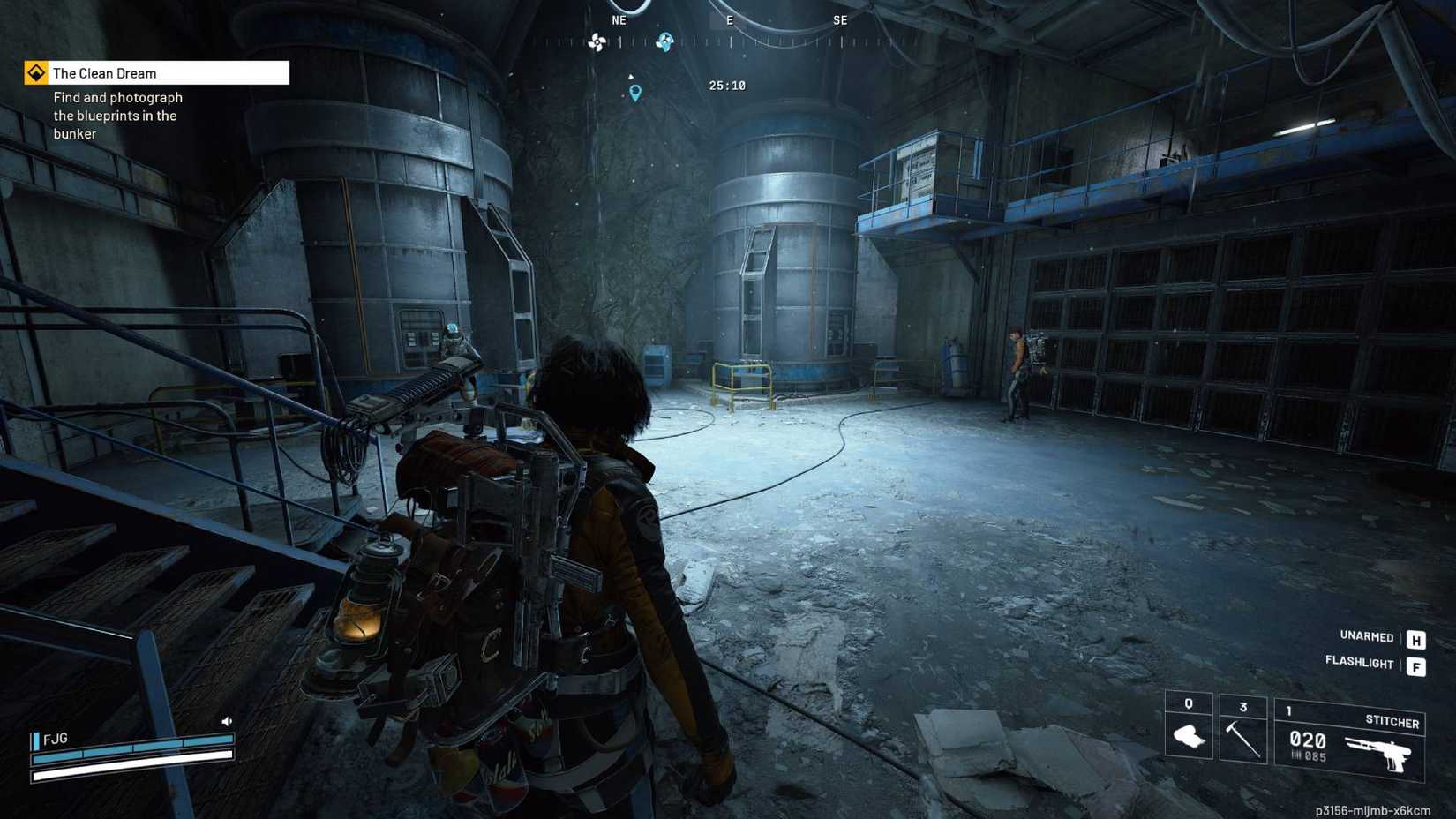
Task: Select the E heading on the compass
Action: point(729,19)
